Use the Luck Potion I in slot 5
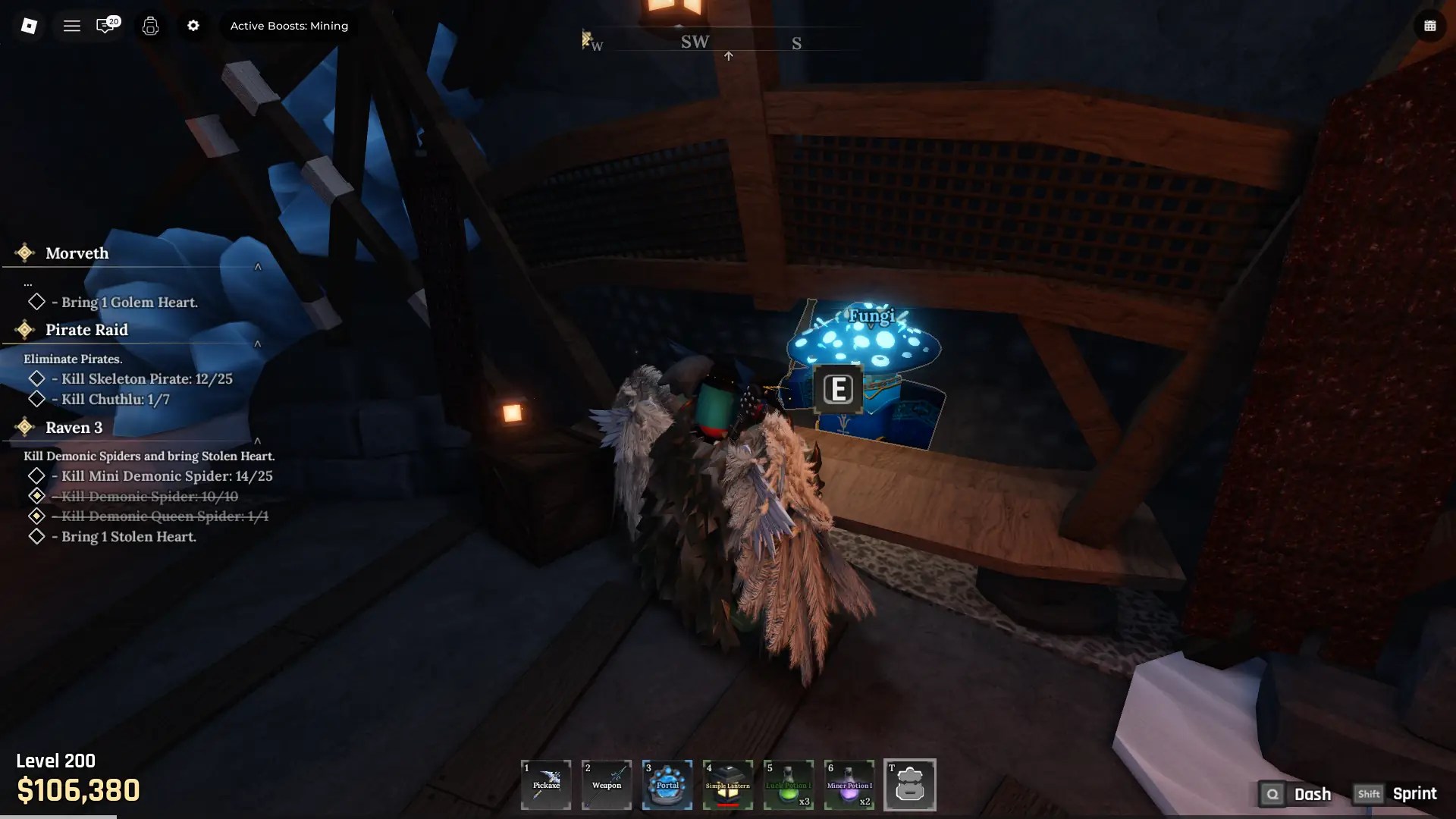Screen dimensions: 1456x819 point(788,785)
